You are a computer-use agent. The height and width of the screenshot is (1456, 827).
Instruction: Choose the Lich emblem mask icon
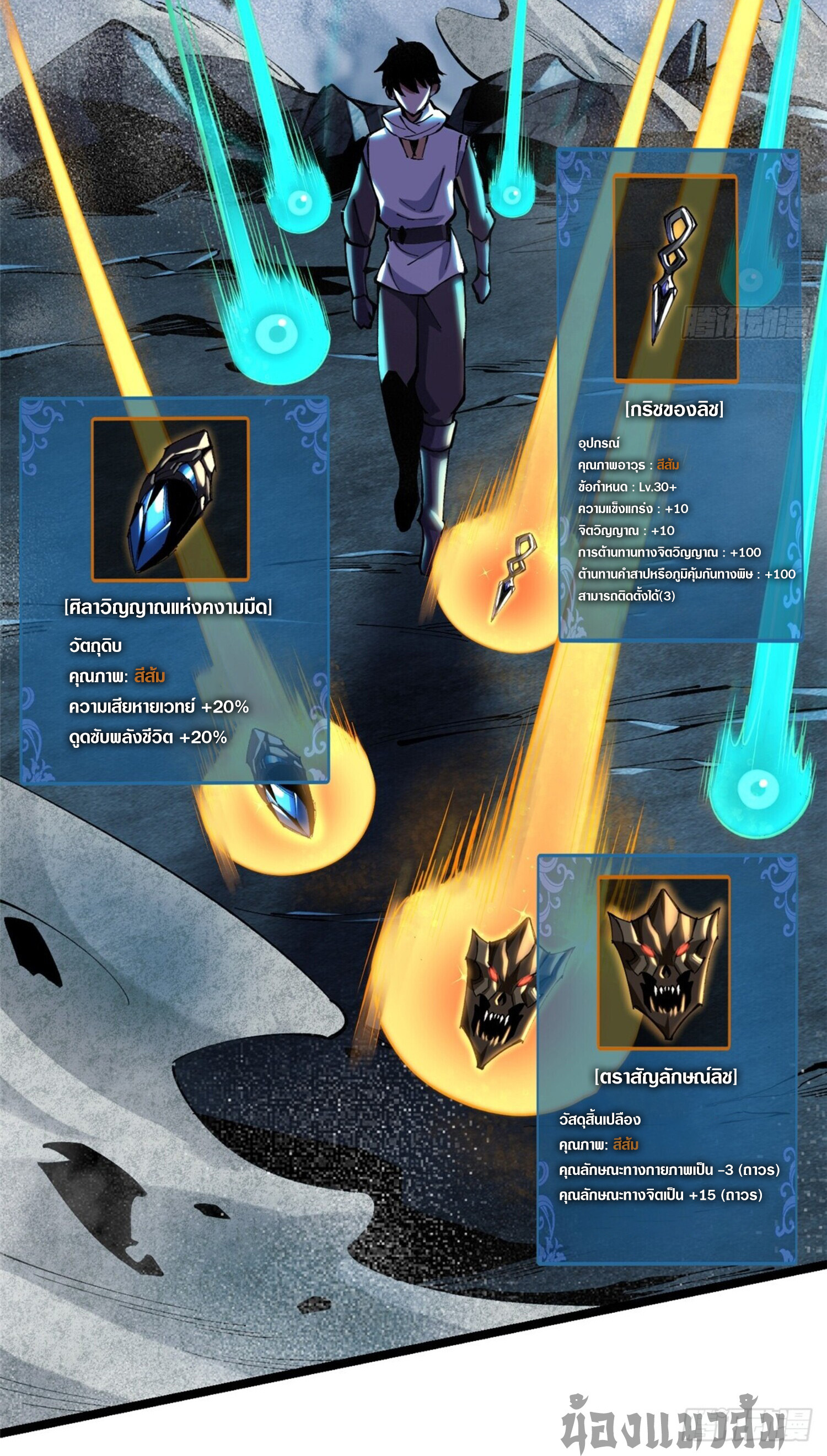point(663,962)
